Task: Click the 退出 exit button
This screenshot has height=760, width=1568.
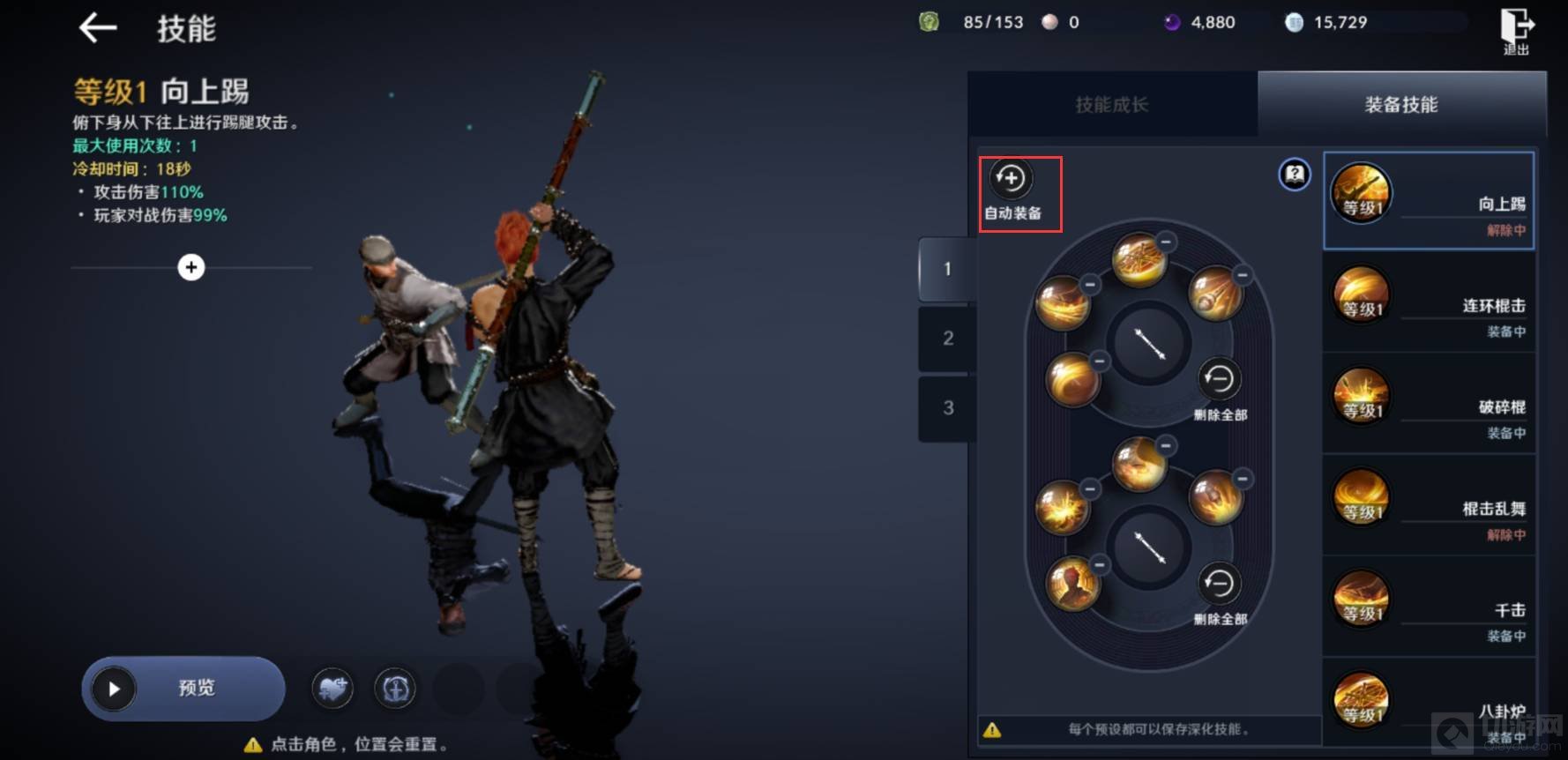Action: [1516, 32]
